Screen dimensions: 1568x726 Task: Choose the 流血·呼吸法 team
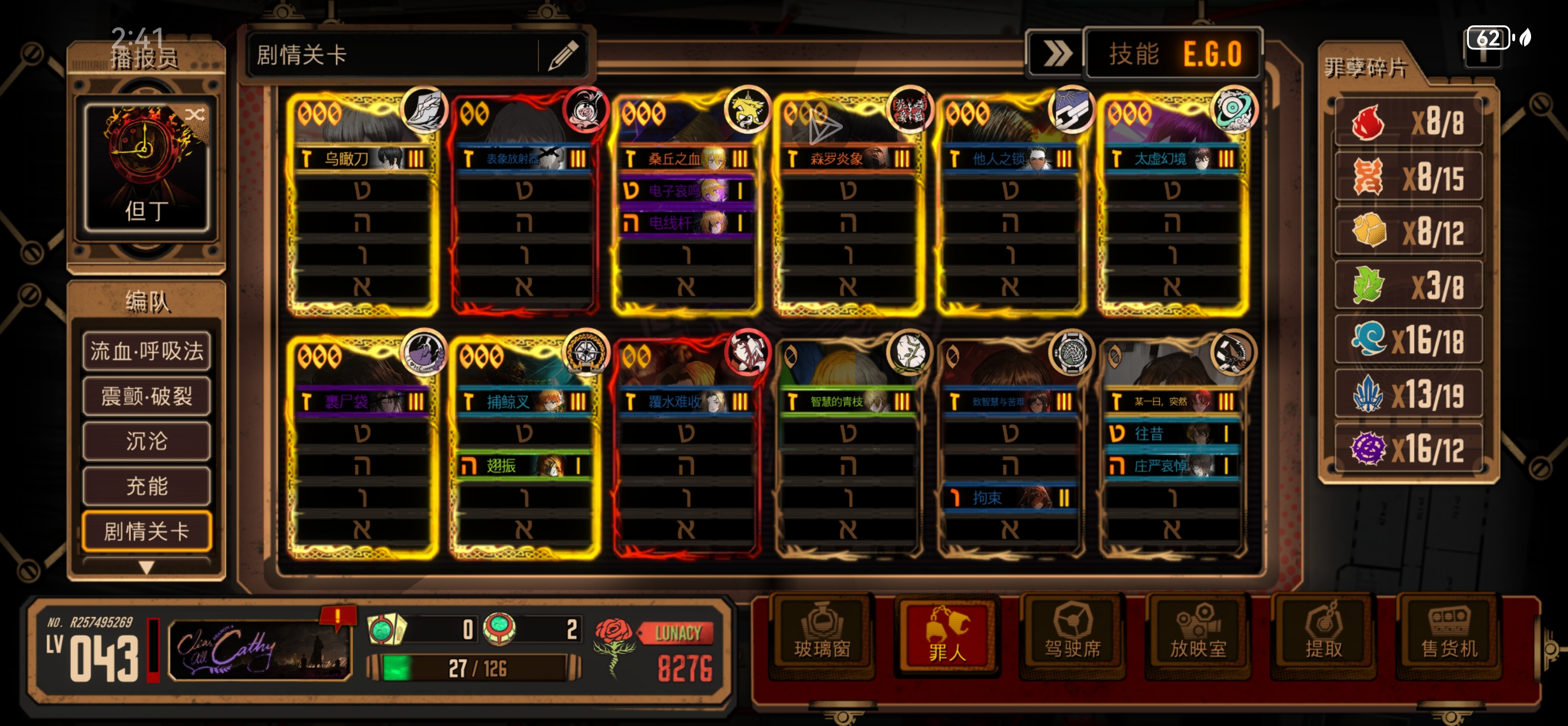click(146, 351)
